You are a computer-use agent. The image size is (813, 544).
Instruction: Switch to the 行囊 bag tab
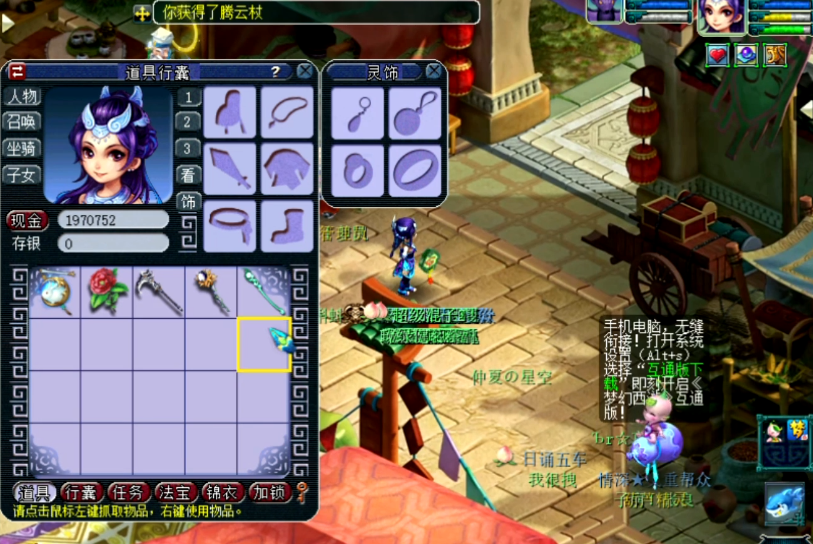[83, 492]
